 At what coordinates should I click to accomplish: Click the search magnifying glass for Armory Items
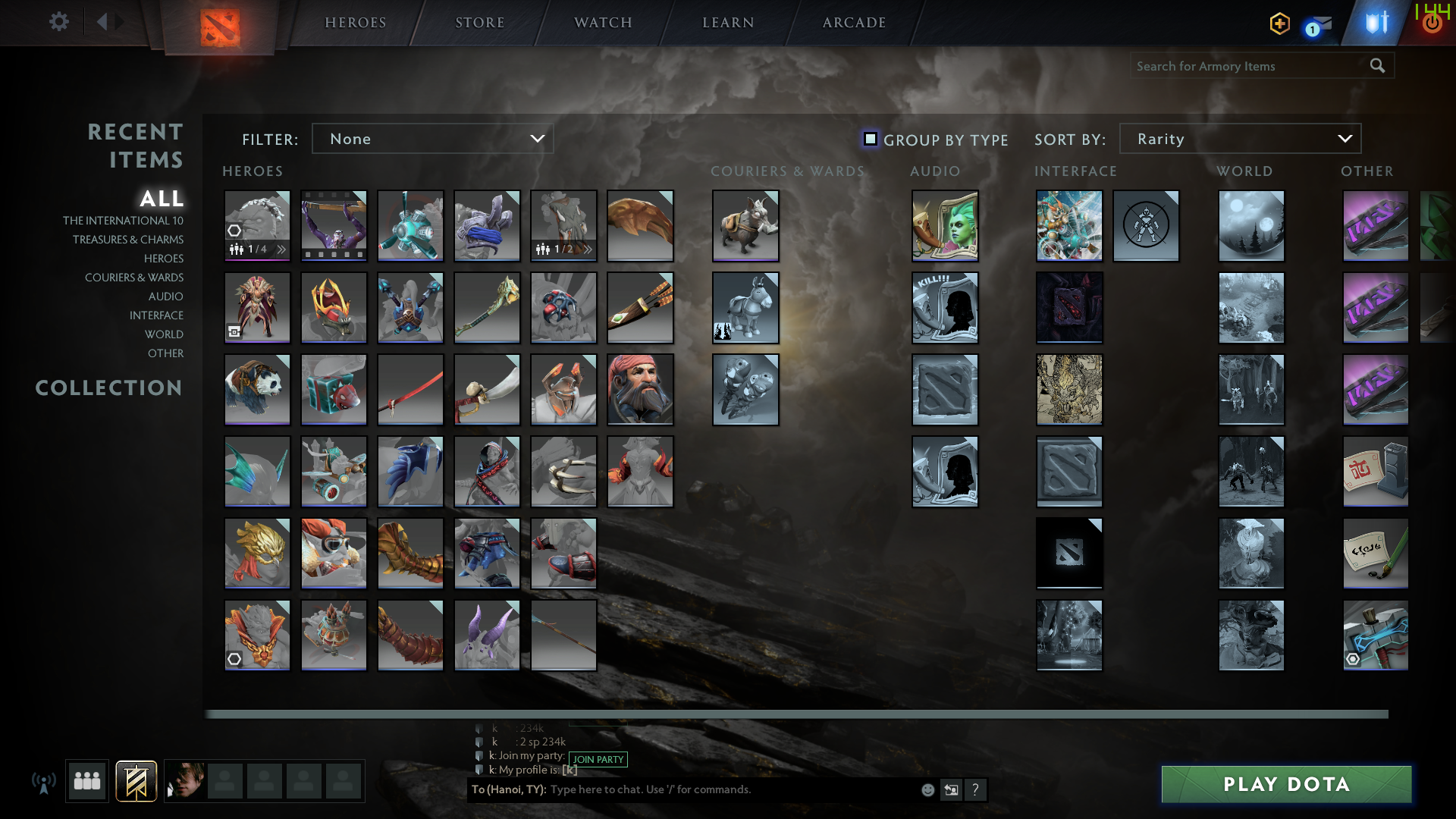pyautogui.click(x=1377, y=66)
